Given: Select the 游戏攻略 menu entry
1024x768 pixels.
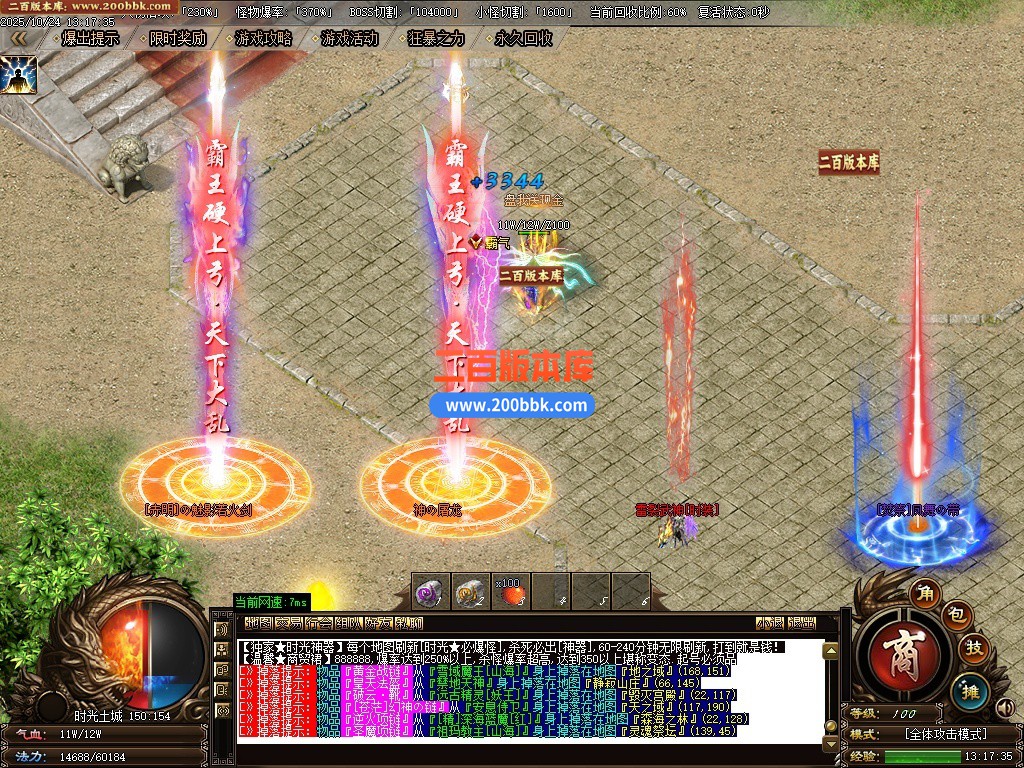Looking at the screenshot, I should tap(264, 39).
